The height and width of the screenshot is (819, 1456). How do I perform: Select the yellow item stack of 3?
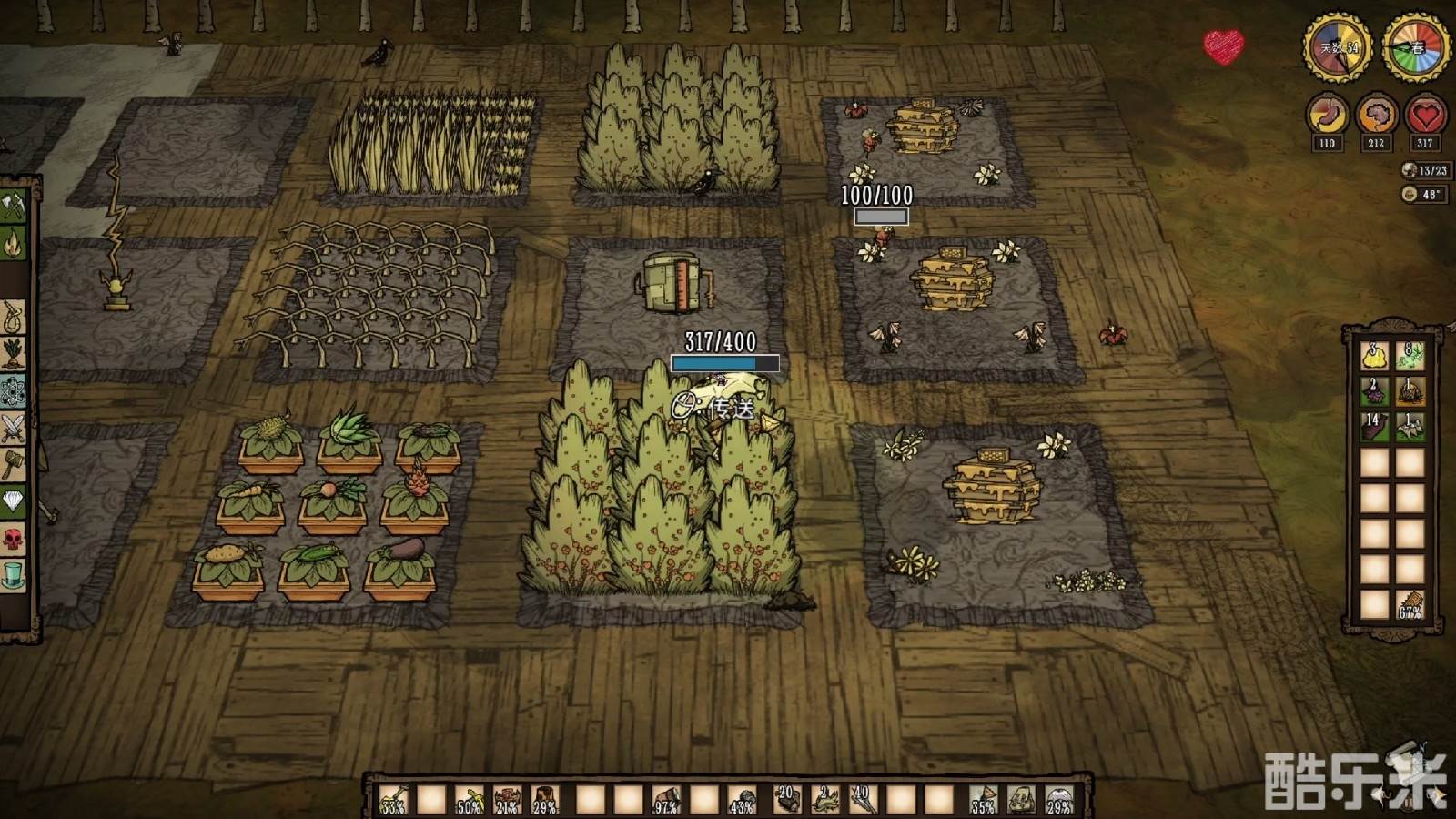[1374, 355]
